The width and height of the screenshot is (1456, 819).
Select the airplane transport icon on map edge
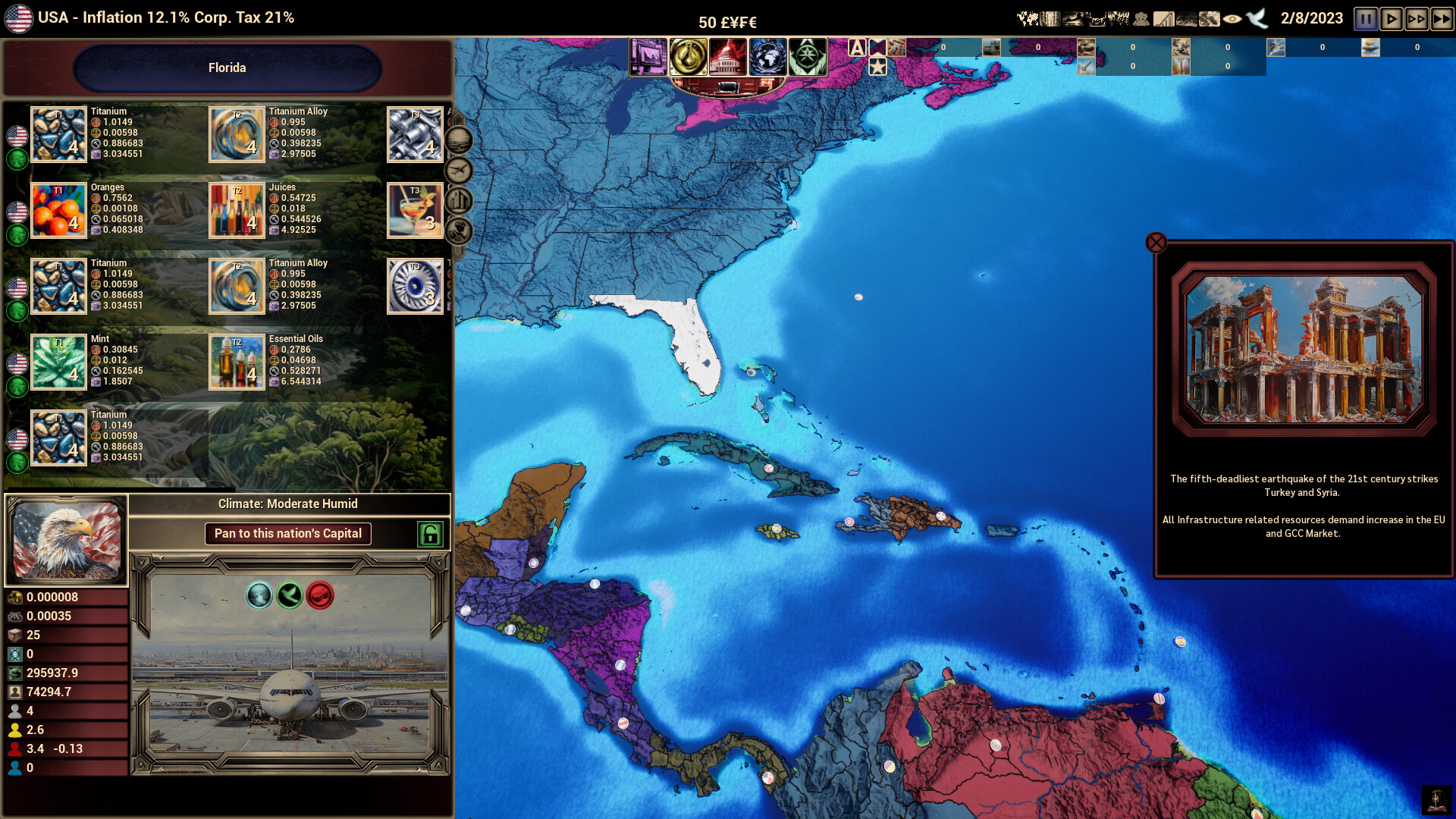pos(458,171)
